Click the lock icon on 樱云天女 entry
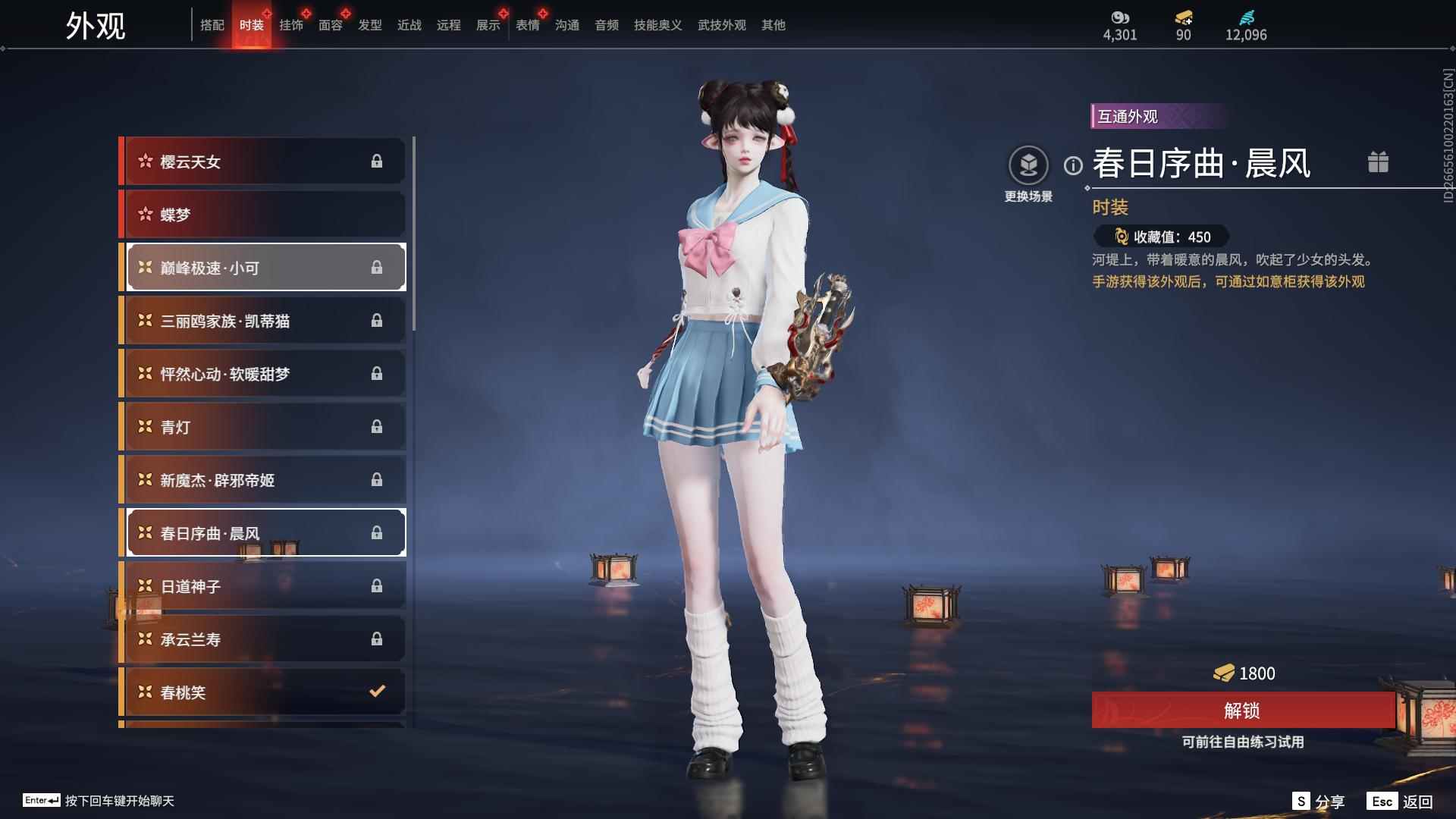Image resolution: width=1456 pixels, height=819 pixels. (x=377, y=161)
